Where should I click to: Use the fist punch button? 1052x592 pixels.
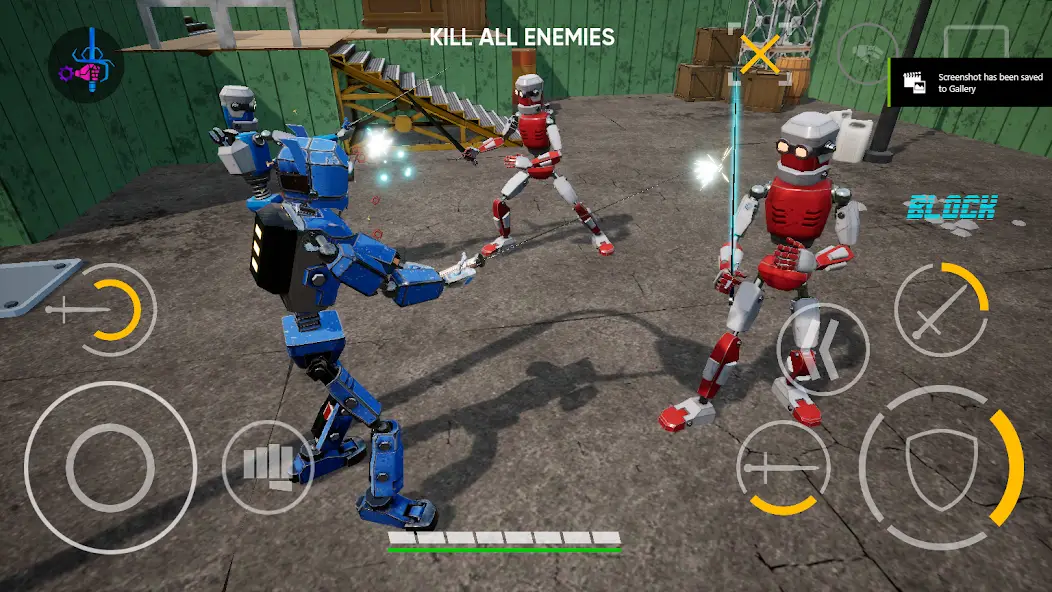[267, 466]
